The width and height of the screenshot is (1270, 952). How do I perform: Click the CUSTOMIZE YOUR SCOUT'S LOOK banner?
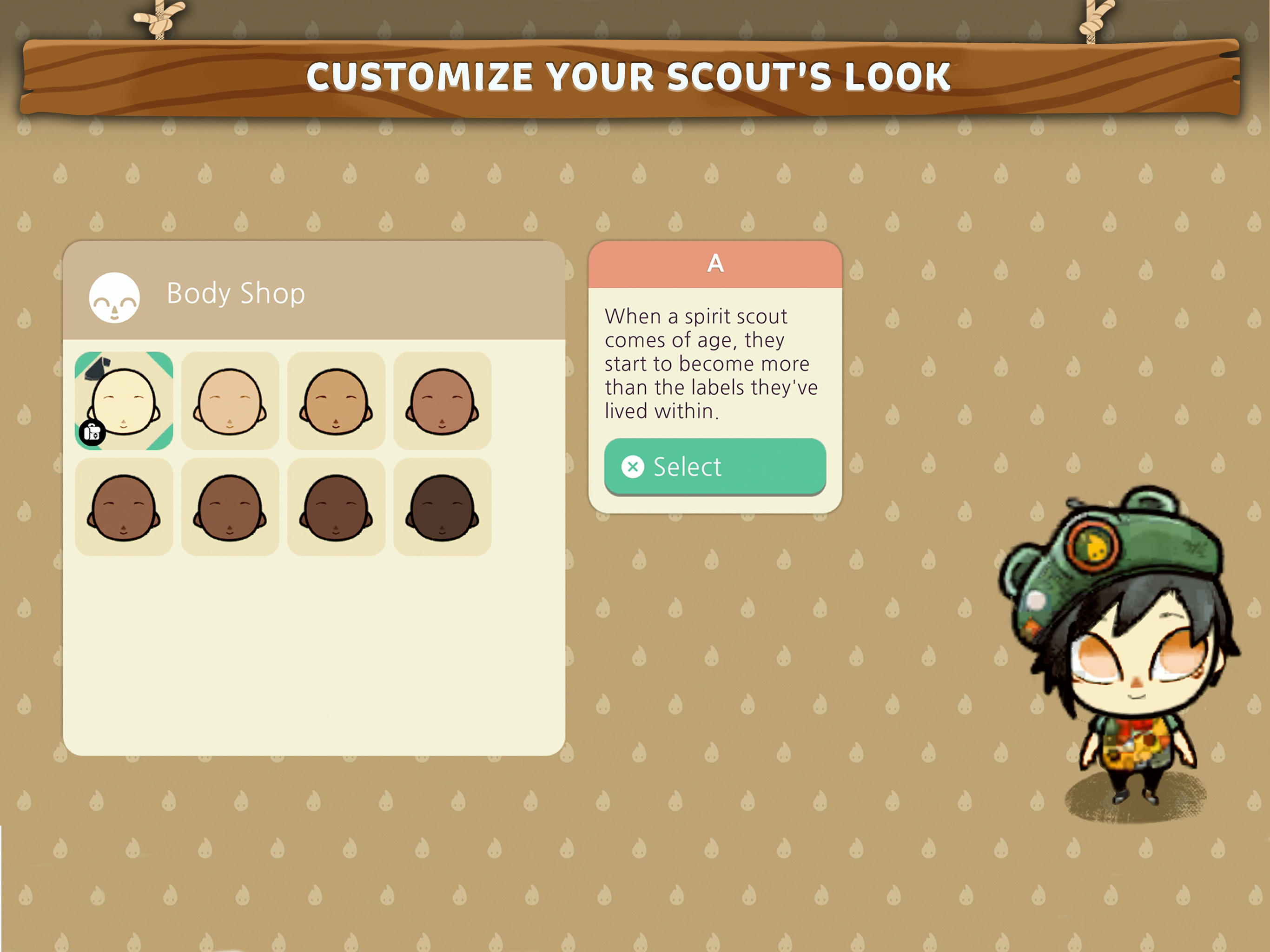point(632,78)
